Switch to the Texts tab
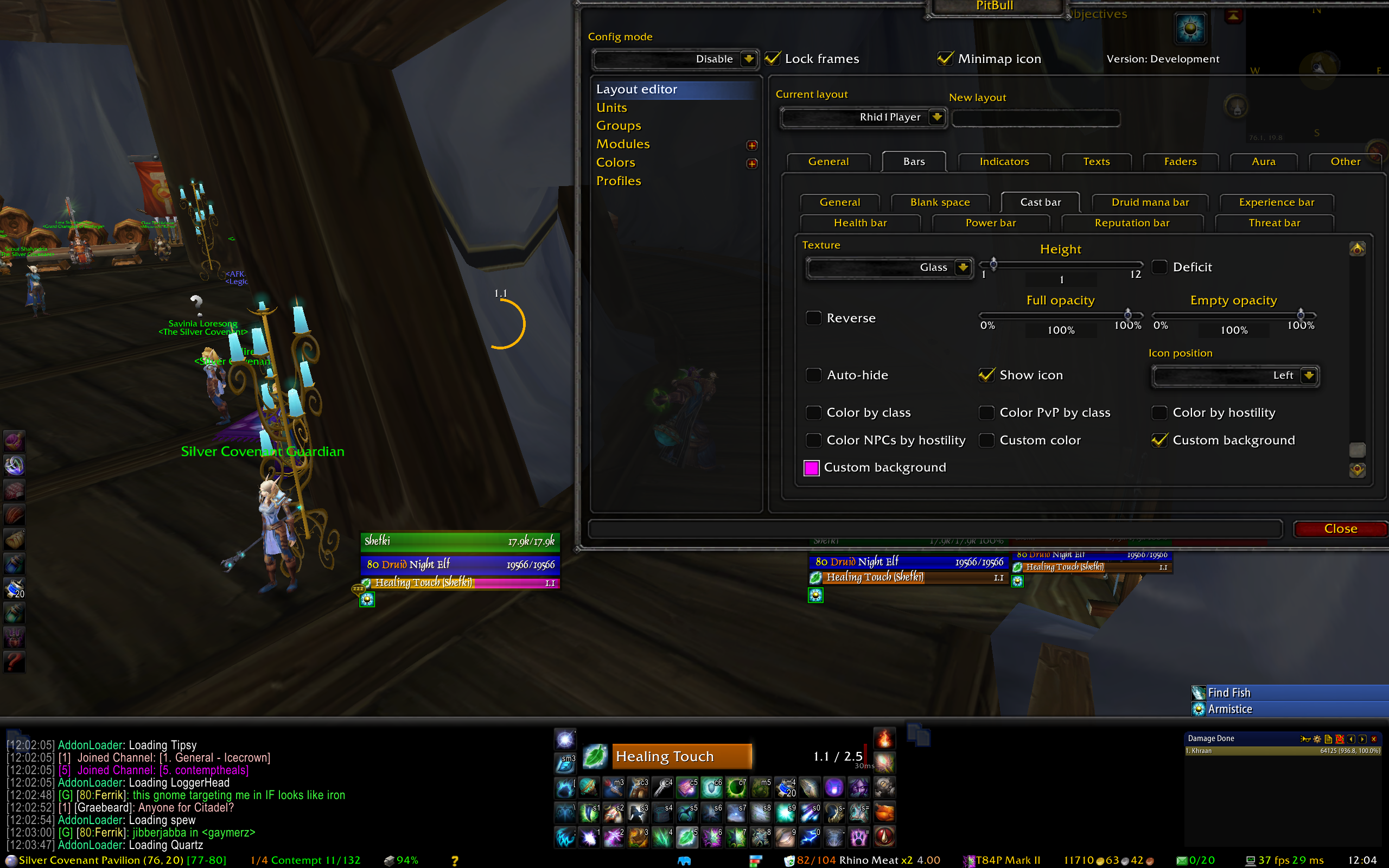This screenshot has height=868, width=1389. (x=1096, y=162)
